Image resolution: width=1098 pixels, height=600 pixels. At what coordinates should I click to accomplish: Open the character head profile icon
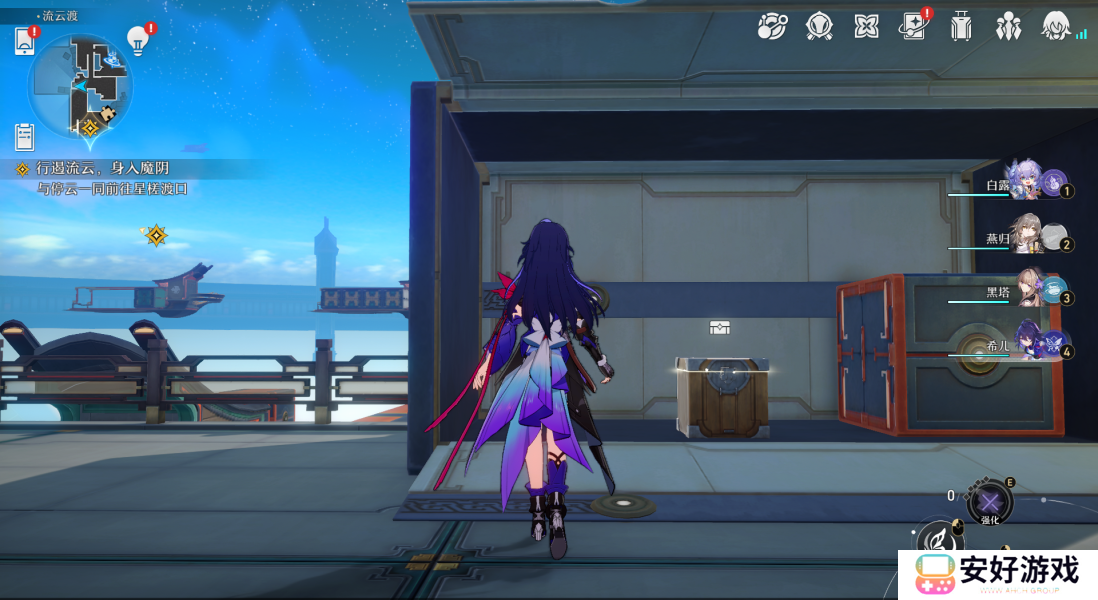[x=1055, y=26]
